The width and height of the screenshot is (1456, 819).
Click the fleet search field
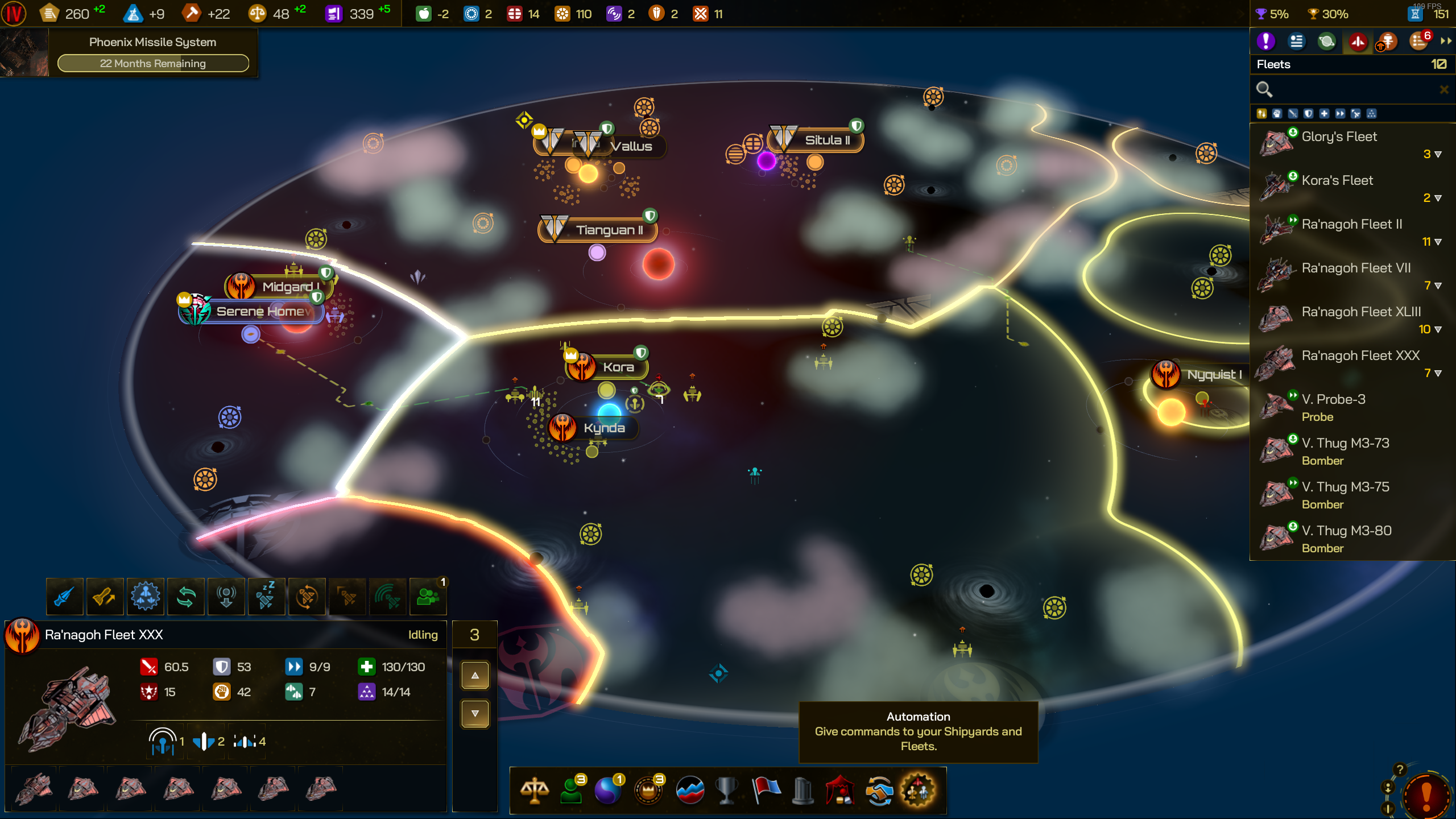1348,89
